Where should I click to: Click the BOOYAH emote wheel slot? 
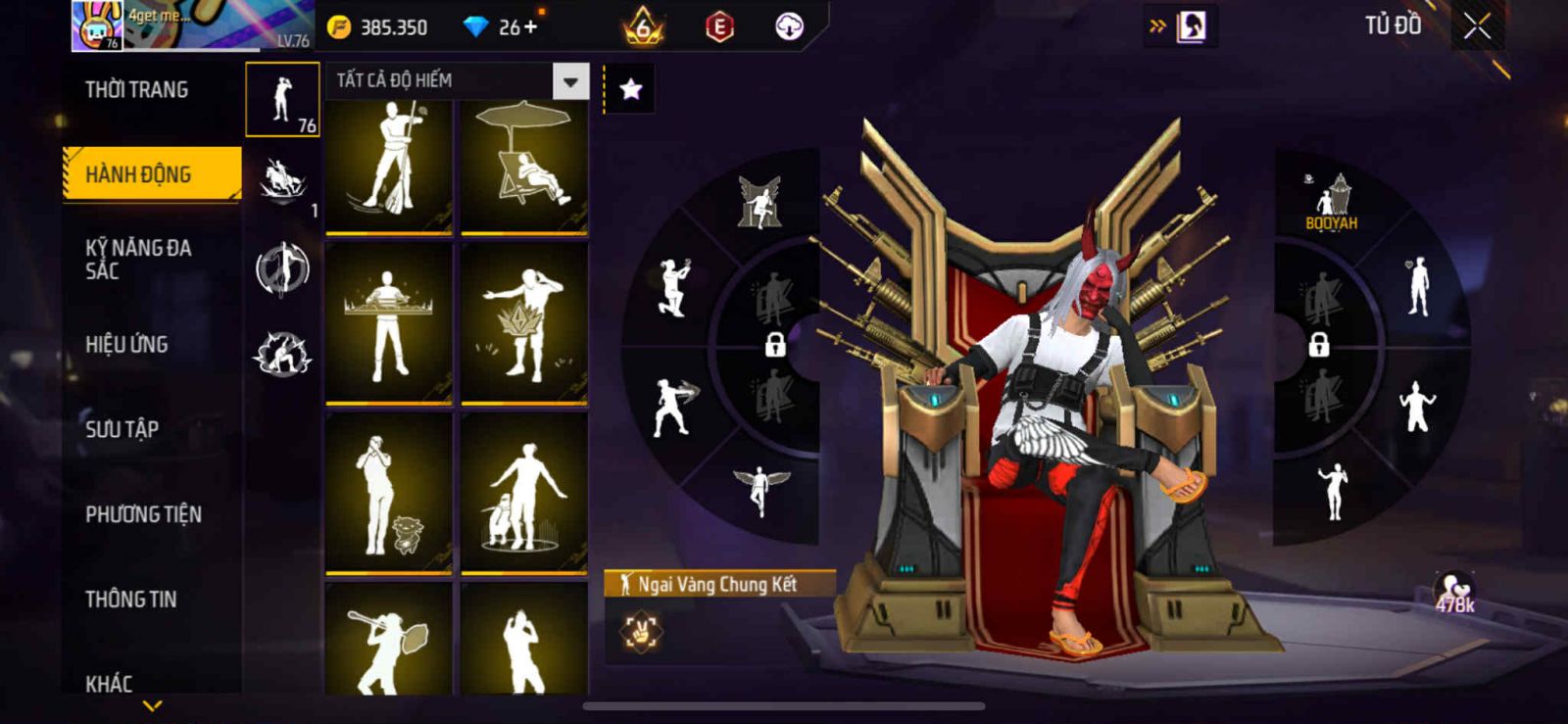point(1331,203)
